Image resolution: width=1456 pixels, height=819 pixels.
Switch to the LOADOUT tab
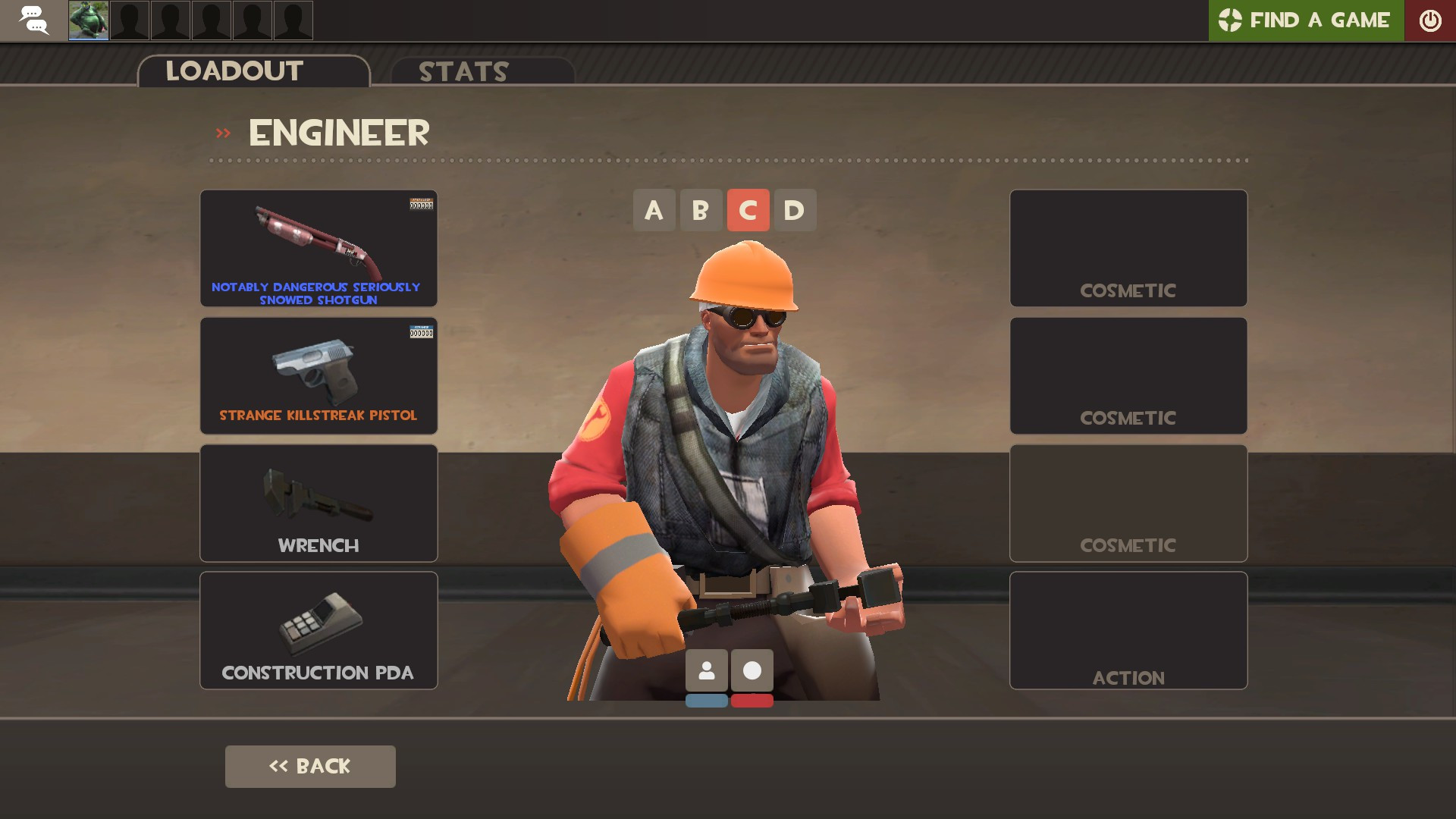click(x=234, y=71)
